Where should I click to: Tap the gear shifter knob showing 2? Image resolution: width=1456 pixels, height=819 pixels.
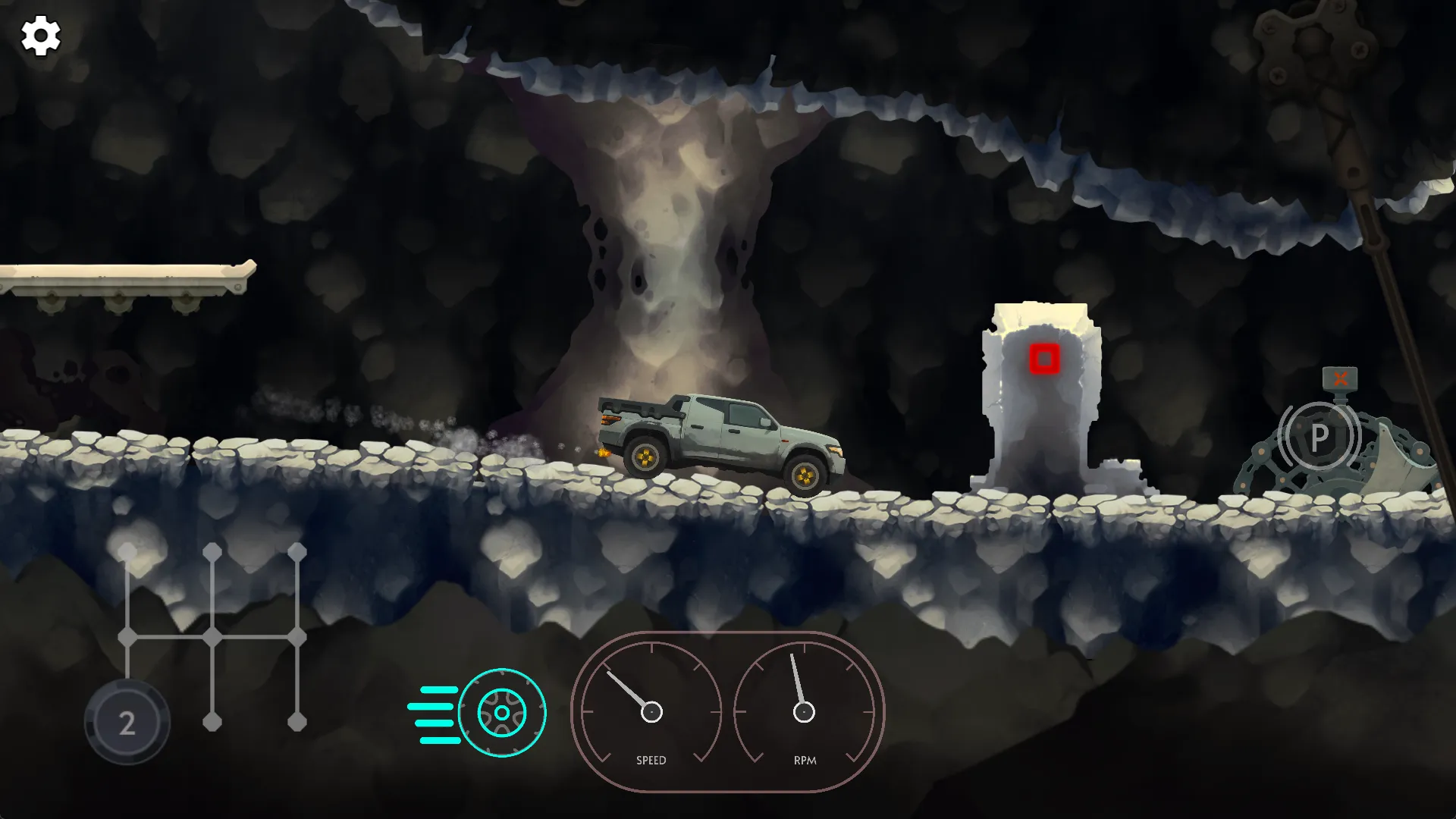(127, 722)
